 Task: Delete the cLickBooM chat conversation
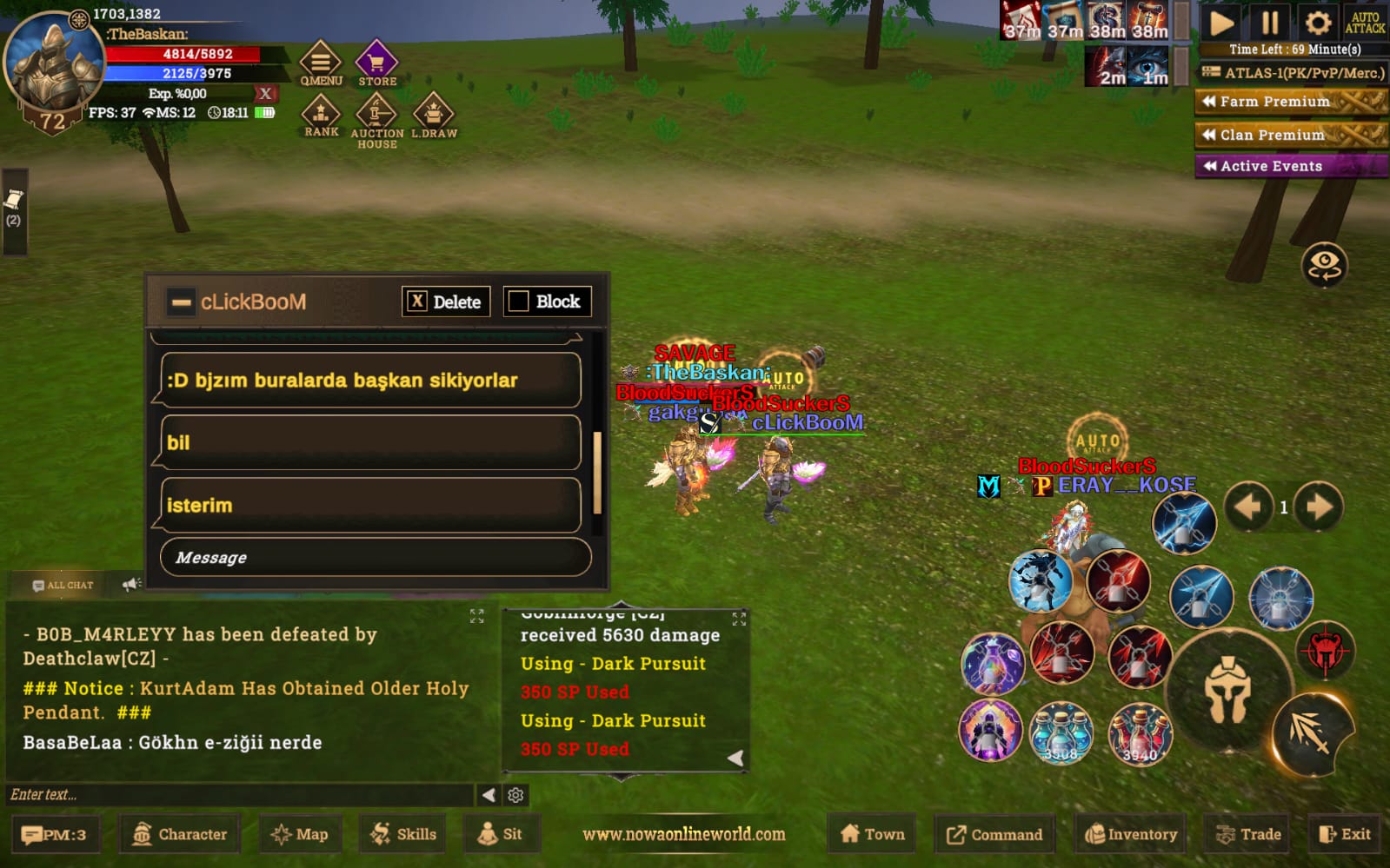tap(446, 301)
